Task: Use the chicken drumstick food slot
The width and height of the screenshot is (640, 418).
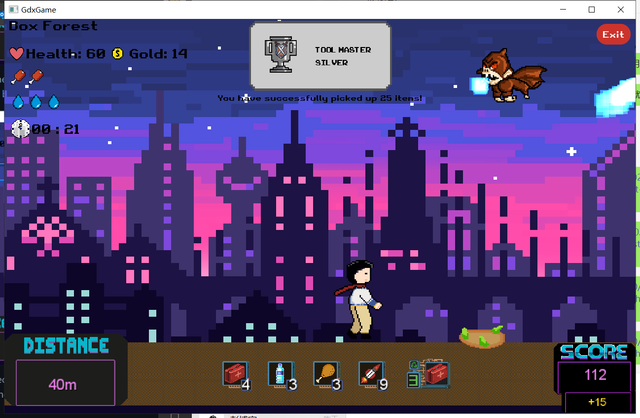Action: pos(324,374)
